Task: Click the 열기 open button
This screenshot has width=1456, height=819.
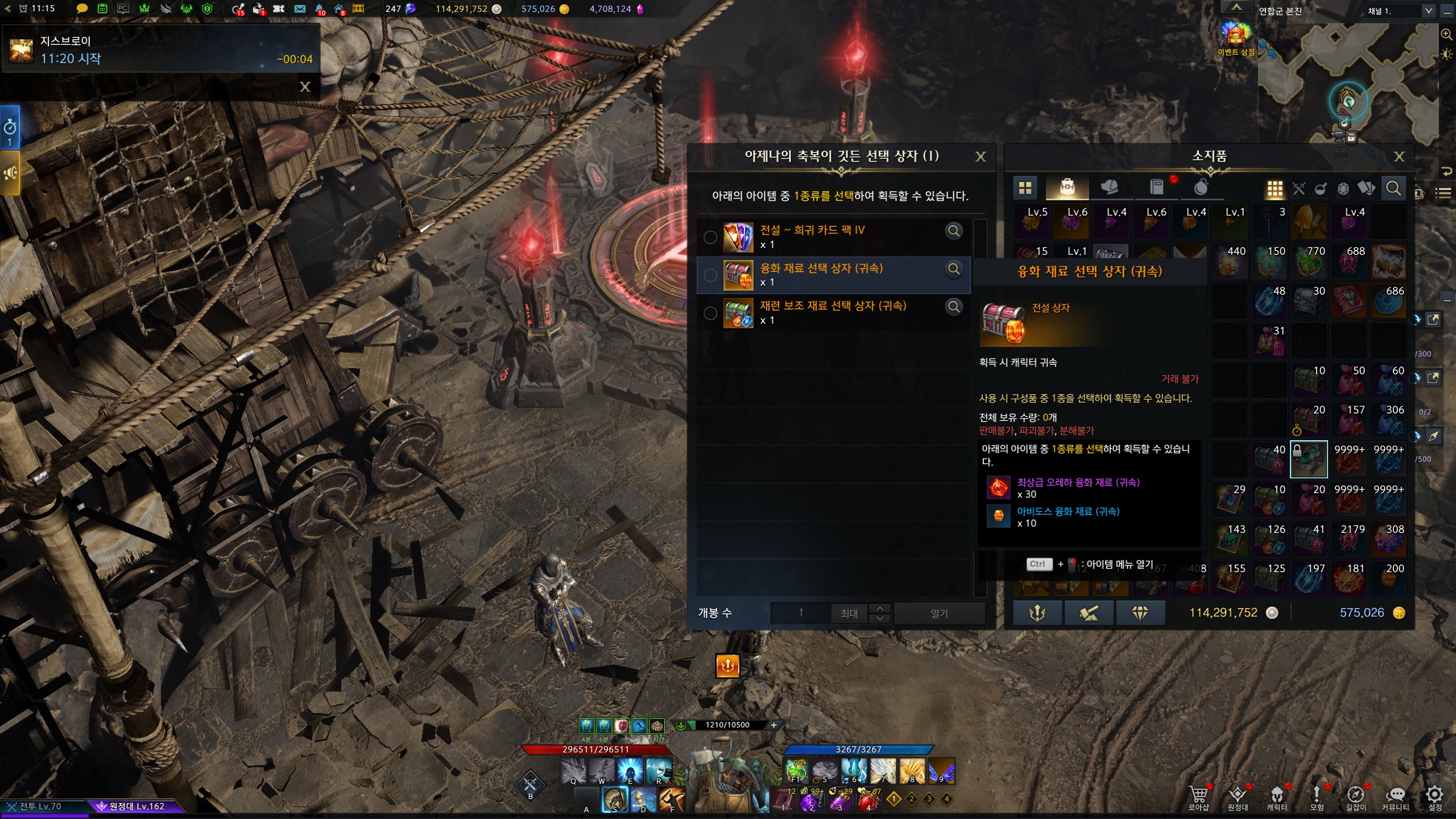Action: coord(939,613)
